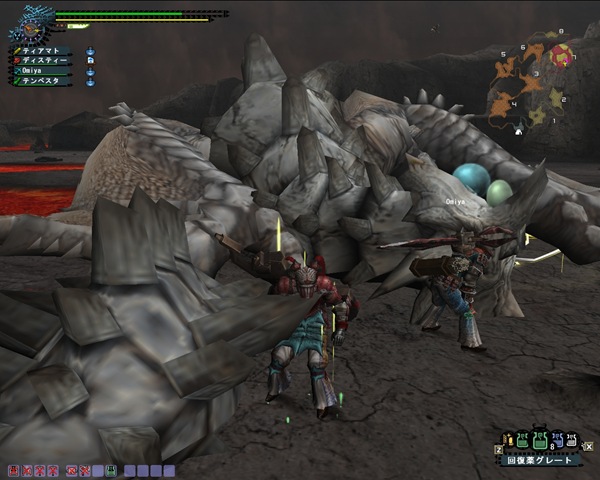This screenshot has width=600, height=480.
Task: Click the Omiya party member entry
Action: click(34, 71)
